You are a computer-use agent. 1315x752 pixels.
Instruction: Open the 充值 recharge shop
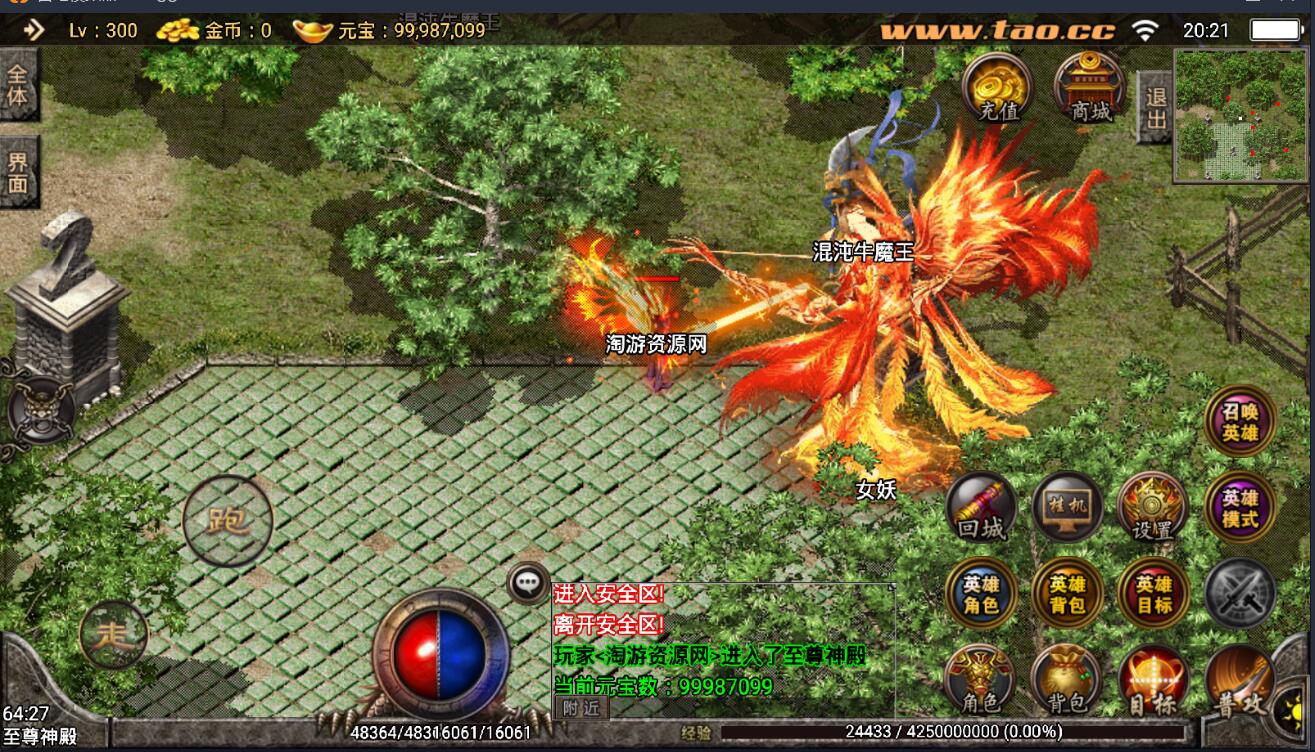997,87
